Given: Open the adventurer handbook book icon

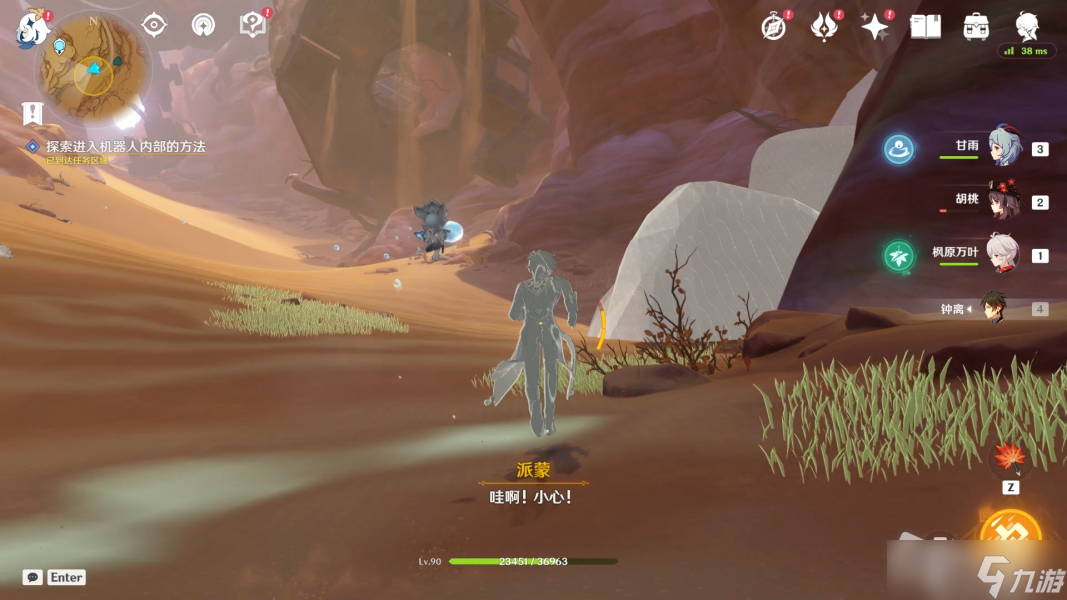Looking at the screenshot, I should [x=925, y=27].
